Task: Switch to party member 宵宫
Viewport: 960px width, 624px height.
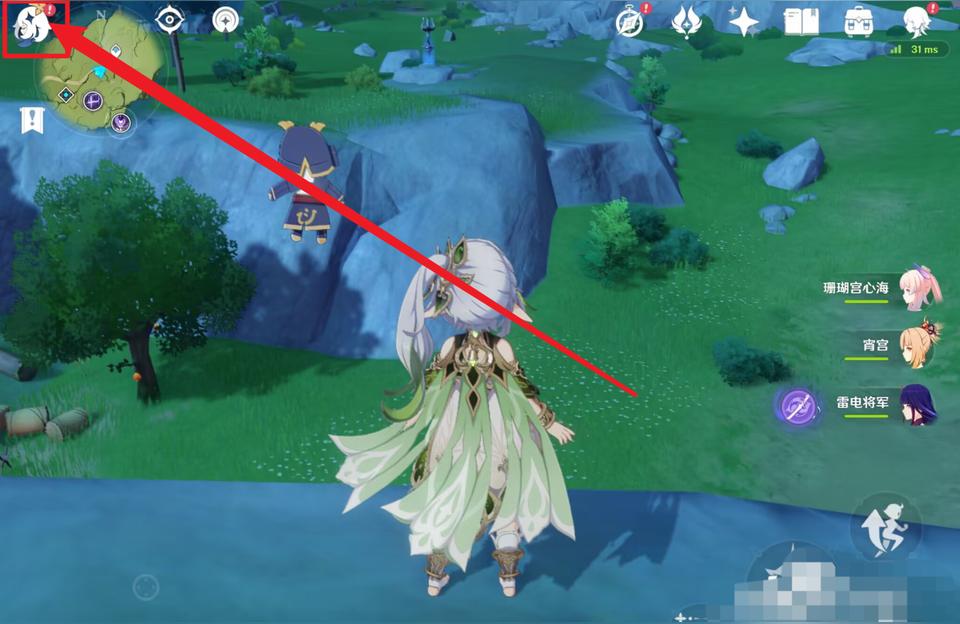Action: click(918, 346)
